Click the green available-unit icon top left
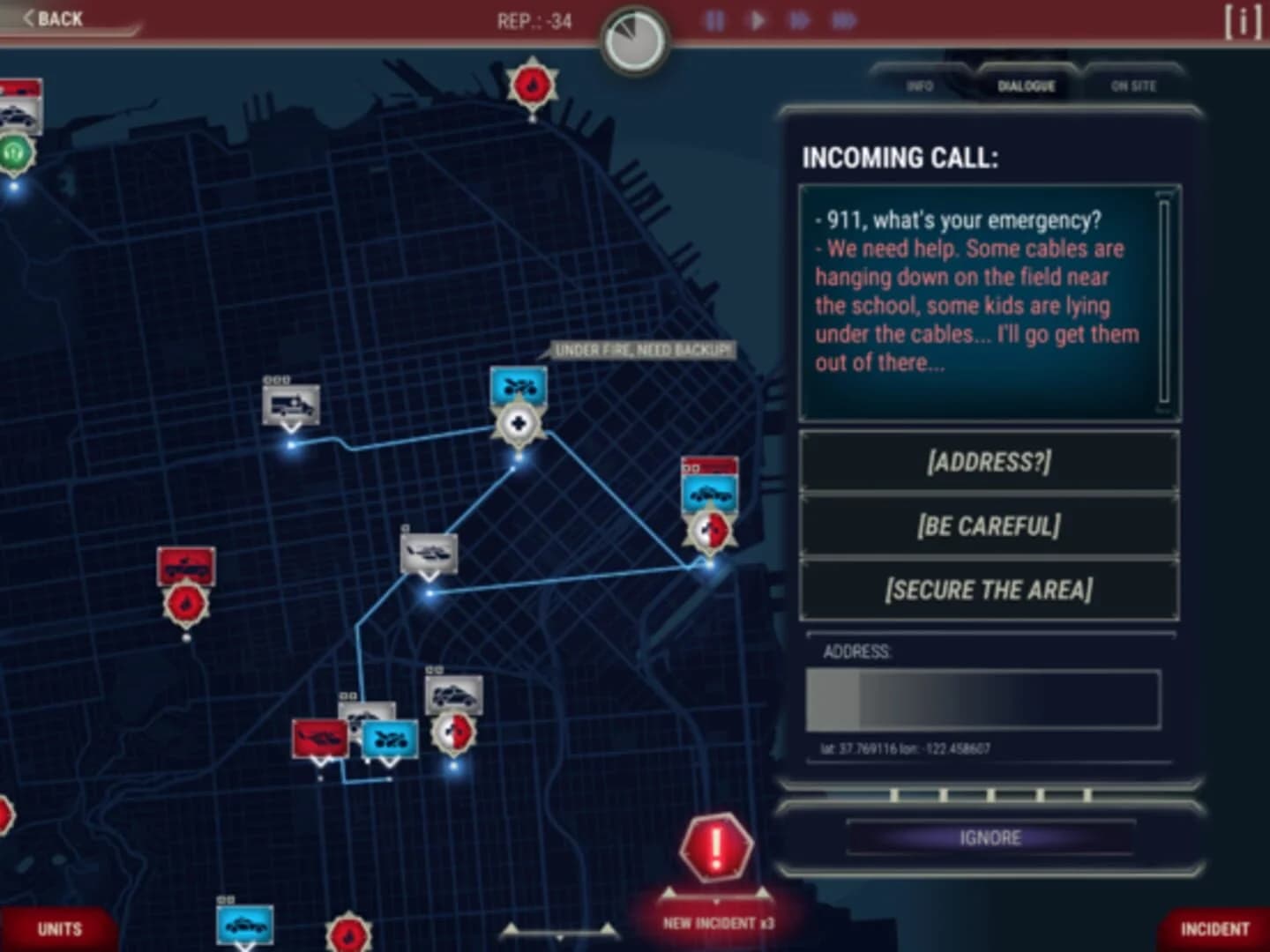1270x952 pixels. [x=14, y=149]
